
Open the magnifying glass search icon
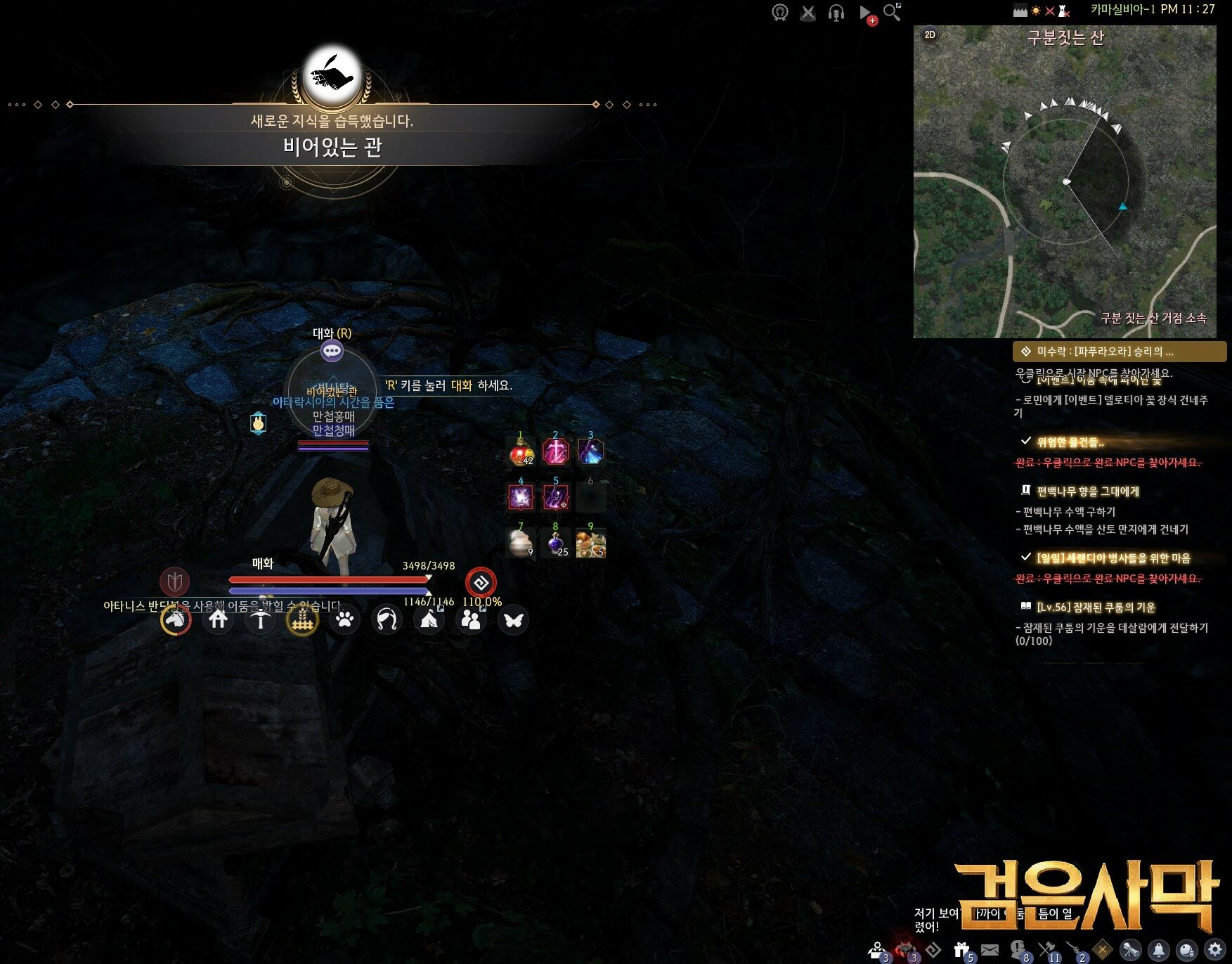(891, 13)
